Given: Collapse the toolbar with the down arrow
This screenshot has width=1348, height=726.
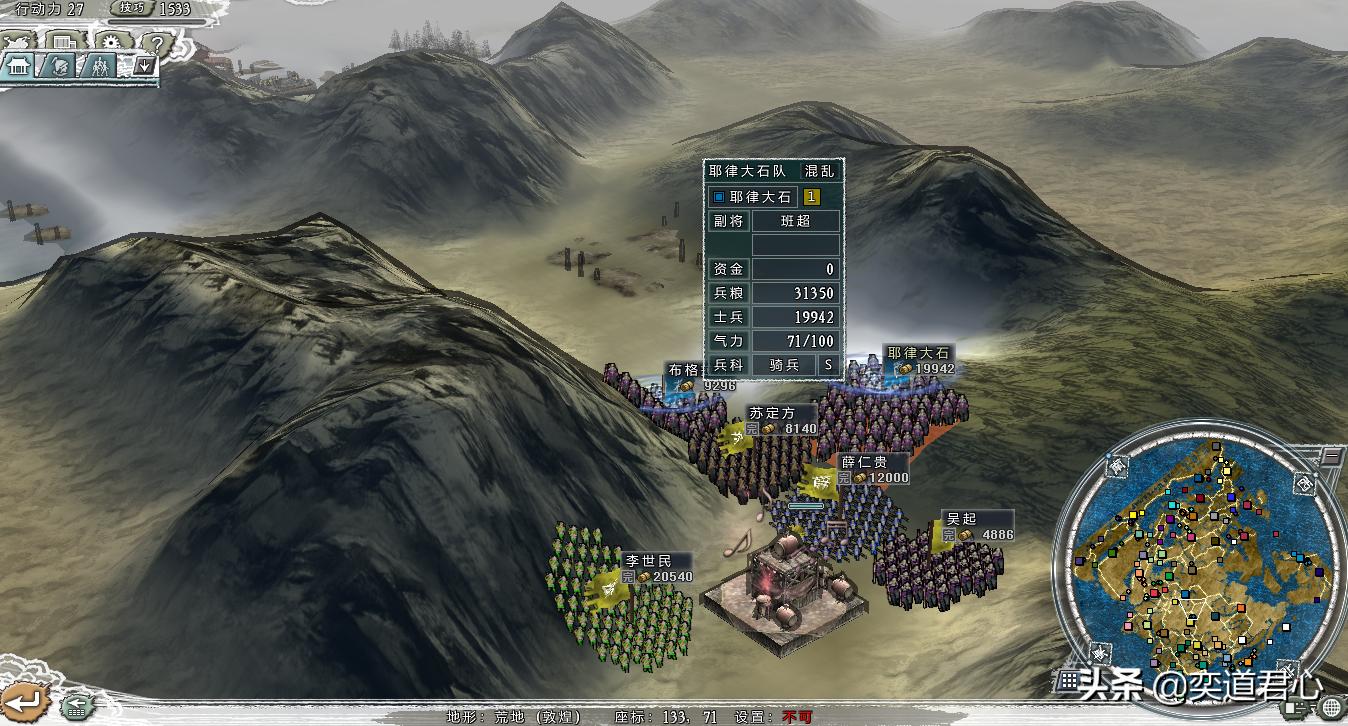Looking at the screenshot, I should click(143, 67).
